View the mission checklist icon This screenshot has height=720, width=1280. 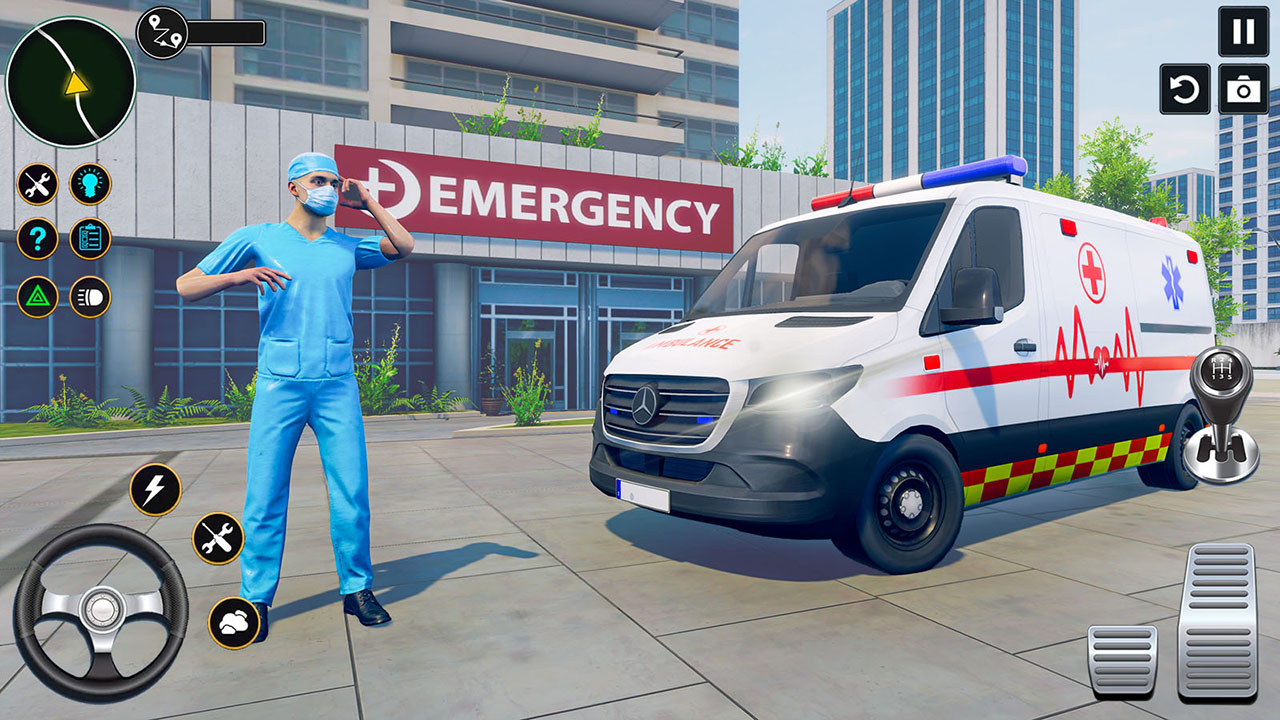90,238
